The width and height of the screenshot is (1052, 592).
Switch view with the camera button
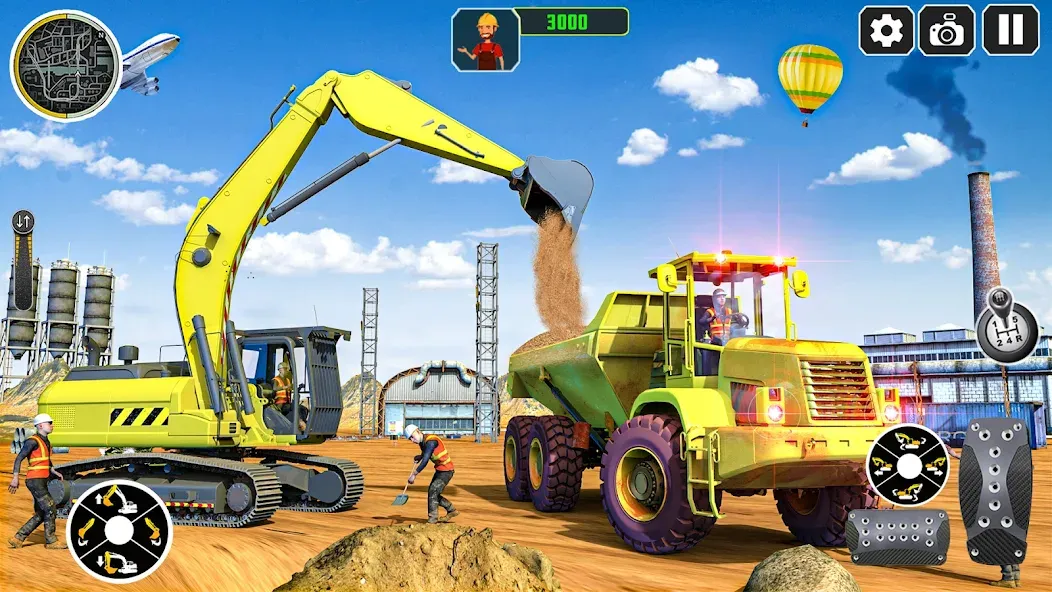(946, 30)
